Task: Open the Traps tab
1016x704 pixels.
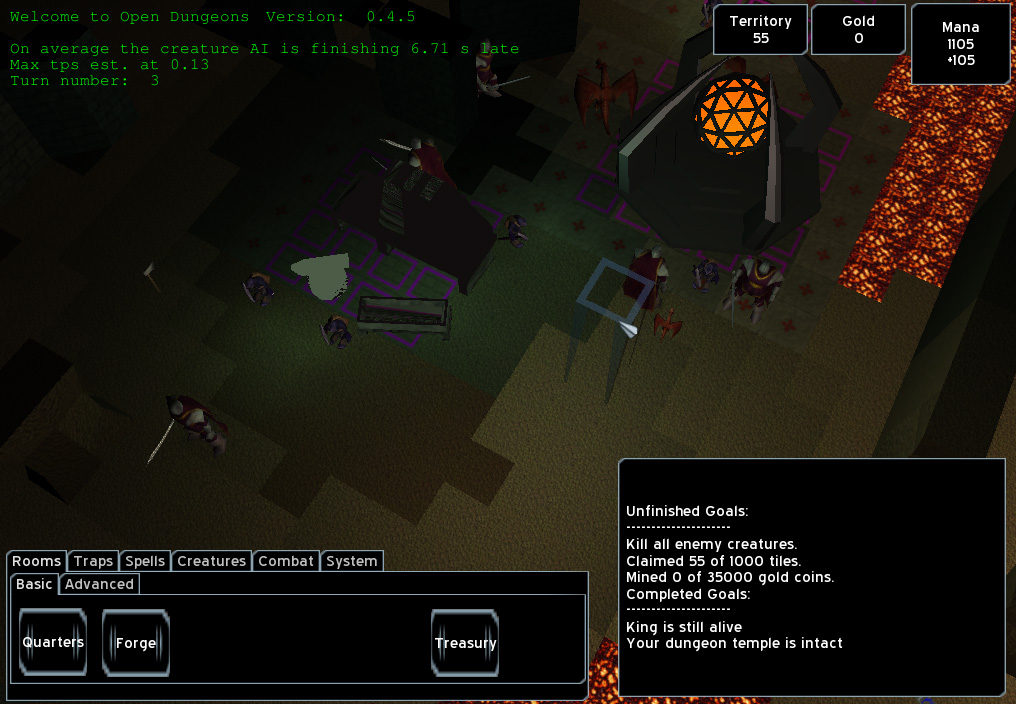Action: (x=93, y=561)
